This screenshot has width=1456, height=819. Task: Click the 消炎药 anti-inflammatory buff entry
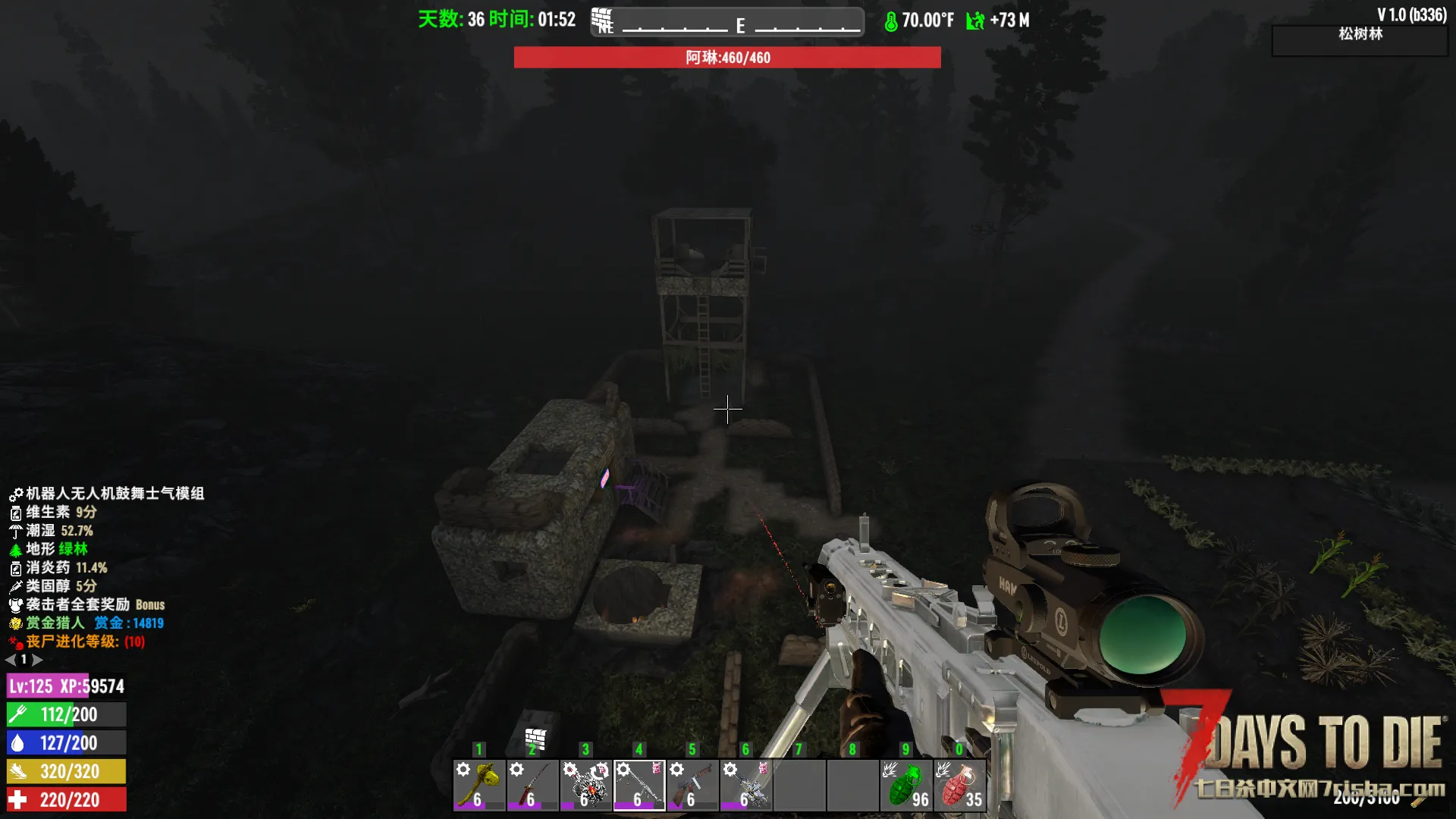59,568
